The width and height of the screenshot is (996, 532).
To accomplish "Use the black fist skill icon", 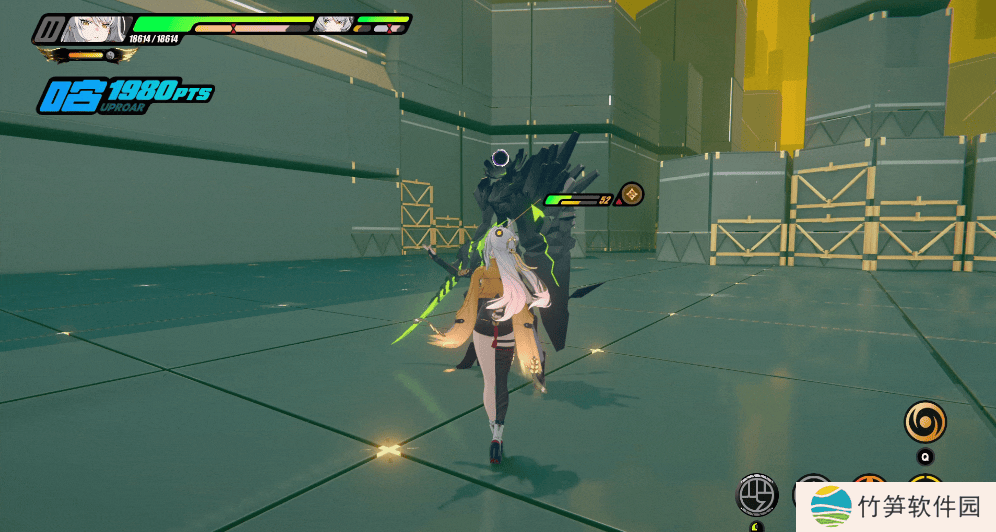I will 757,494.
